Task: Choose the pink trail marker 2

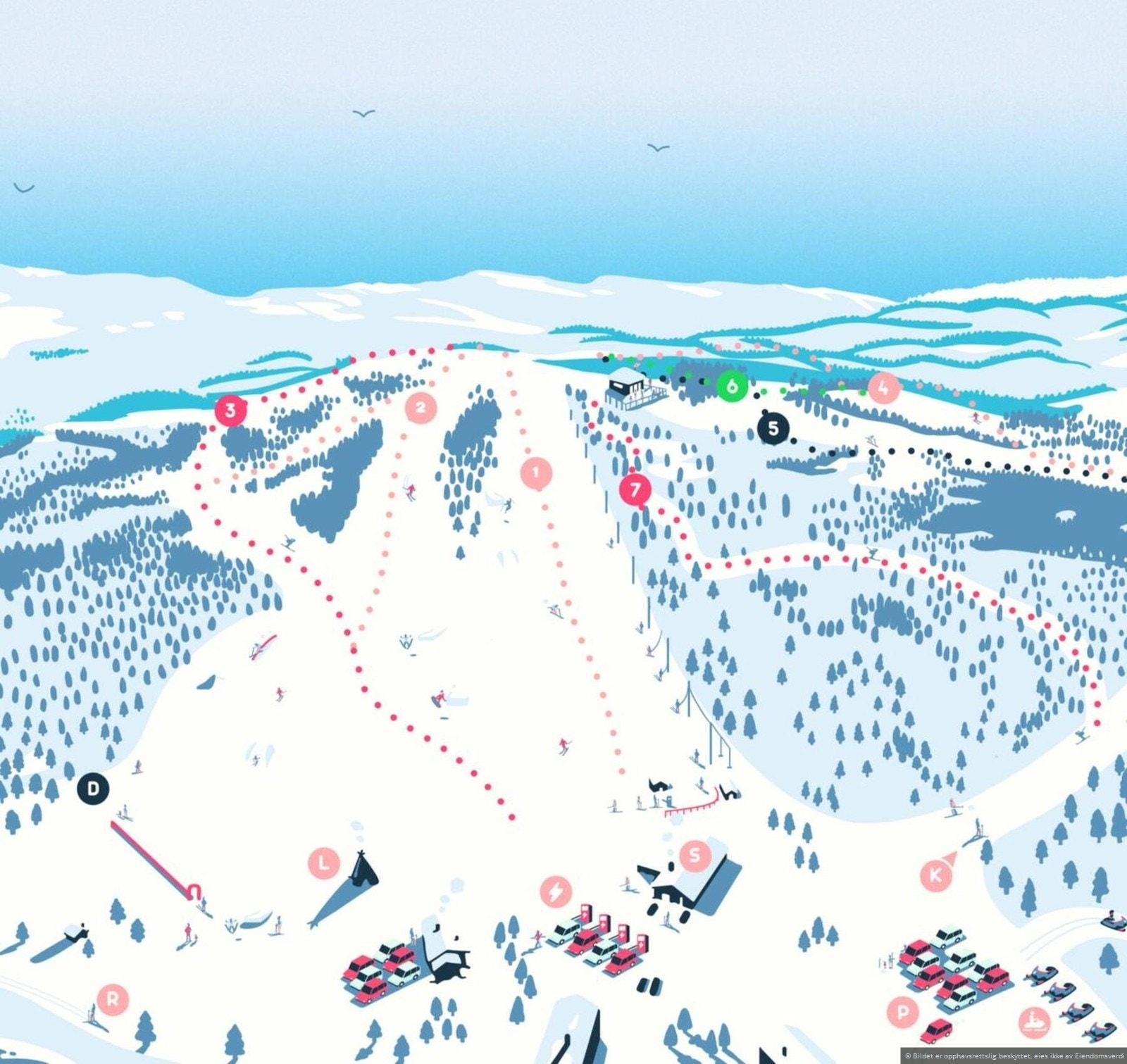Action: 421,406
